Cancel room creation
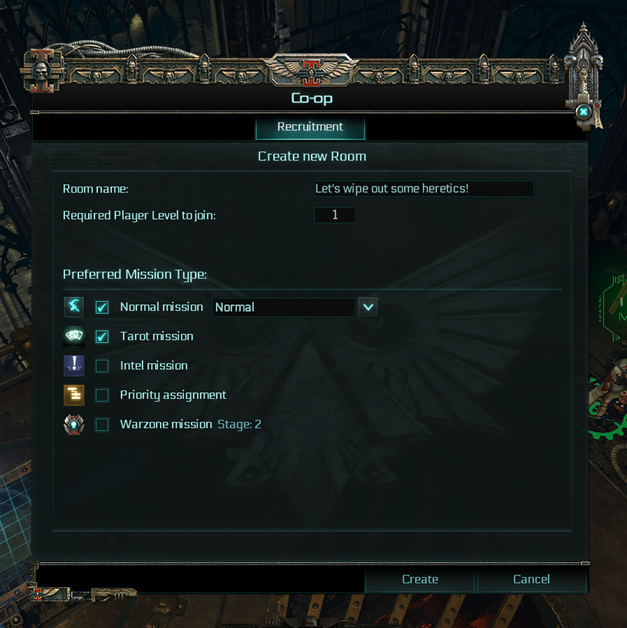The height and width of the screenshot is (628, 627). (531, 579)
